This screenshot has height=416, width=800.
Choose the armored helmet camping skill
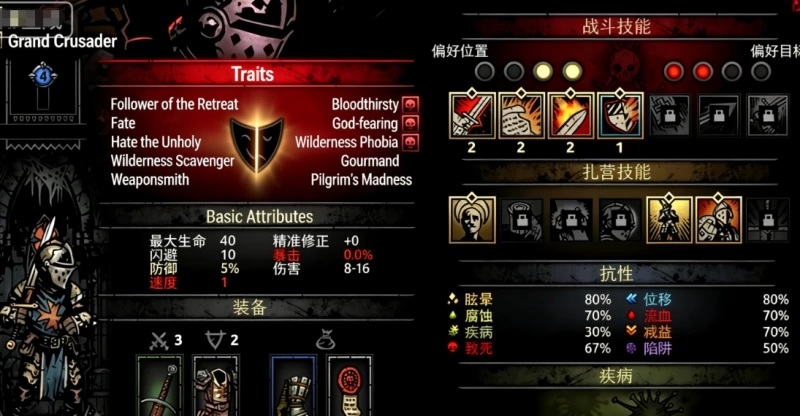pyautogui.click(x=718, y=219)
